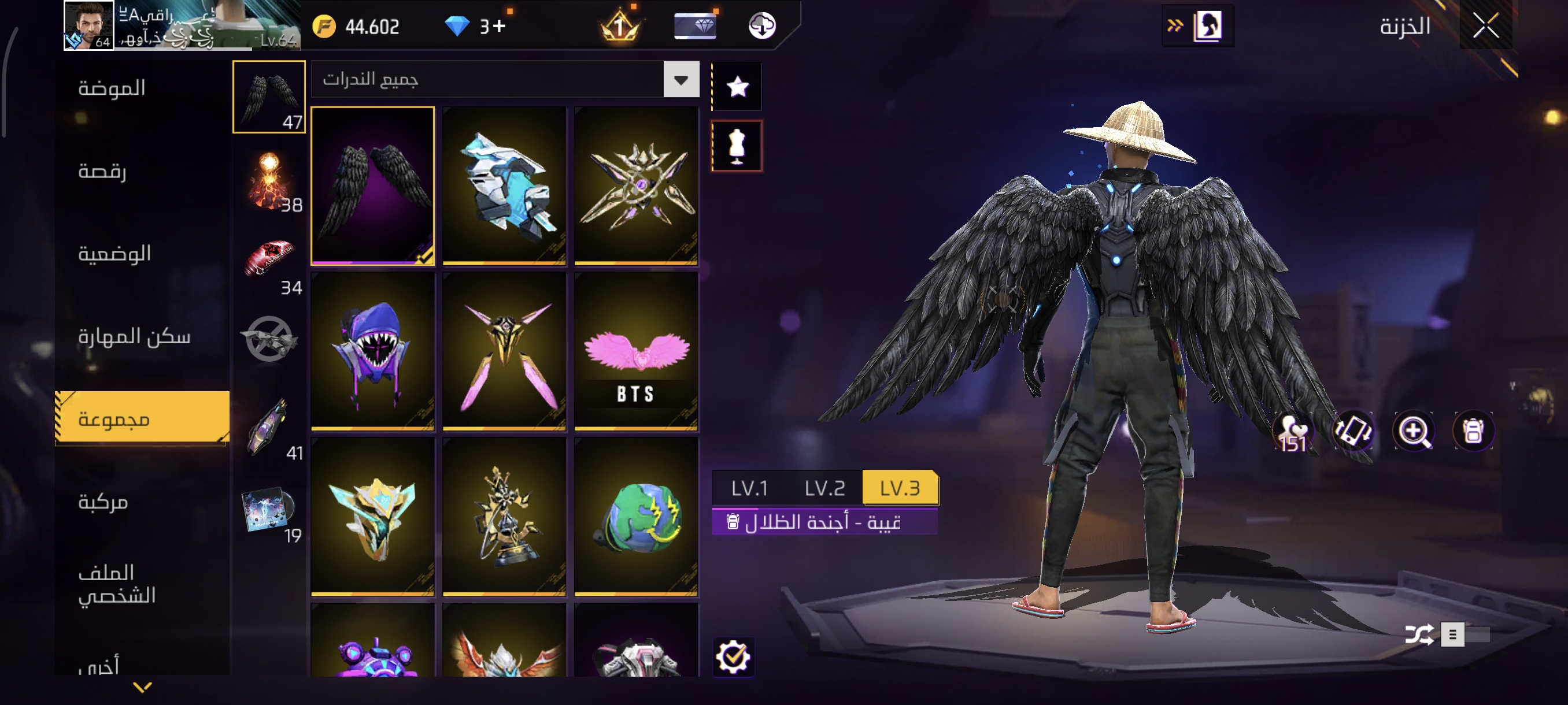Switch the wings to LV.1
Viewport: 1568px width, 705px height.
749,488
